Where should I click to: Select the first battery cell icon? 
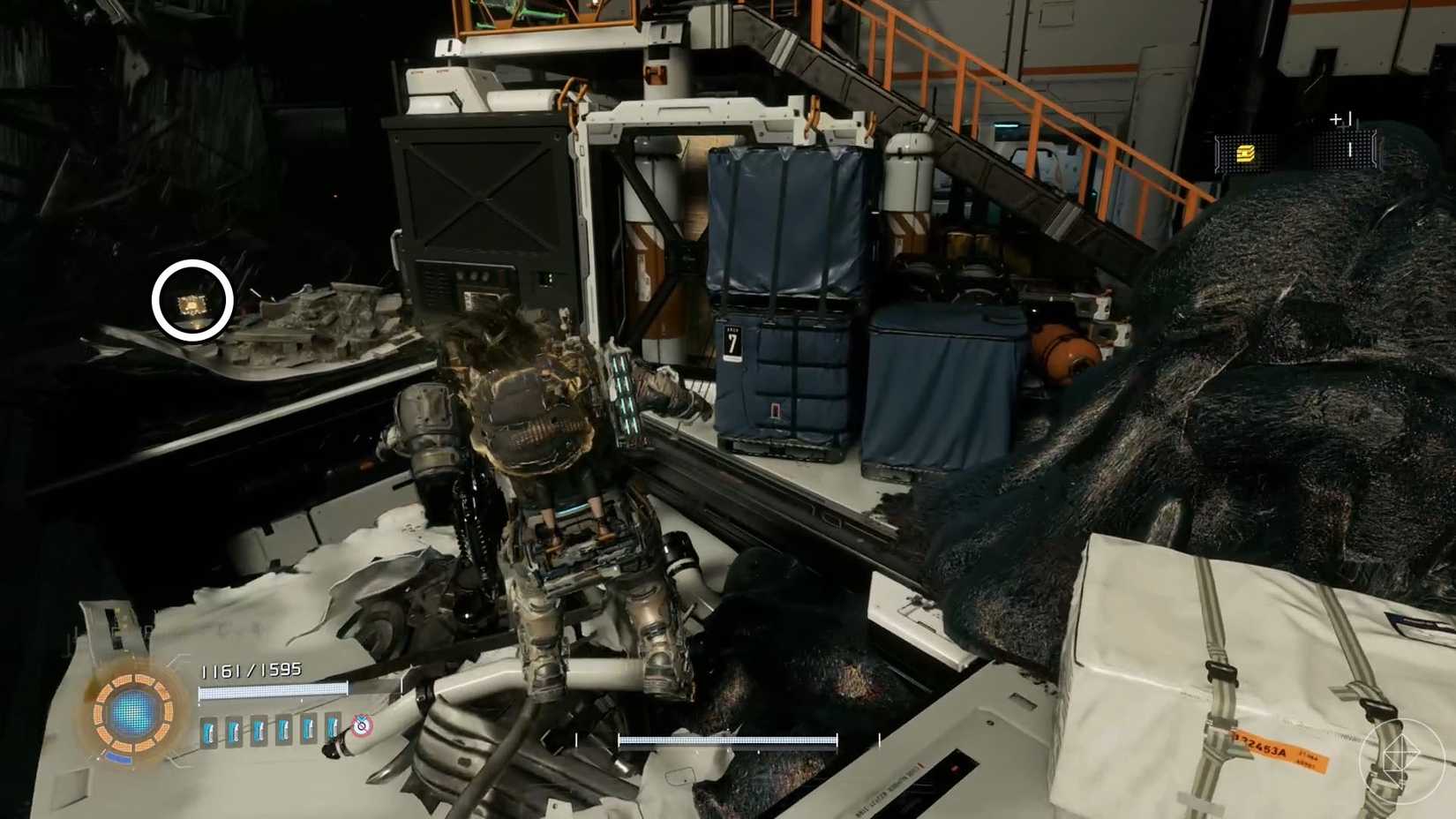point(209,732)
